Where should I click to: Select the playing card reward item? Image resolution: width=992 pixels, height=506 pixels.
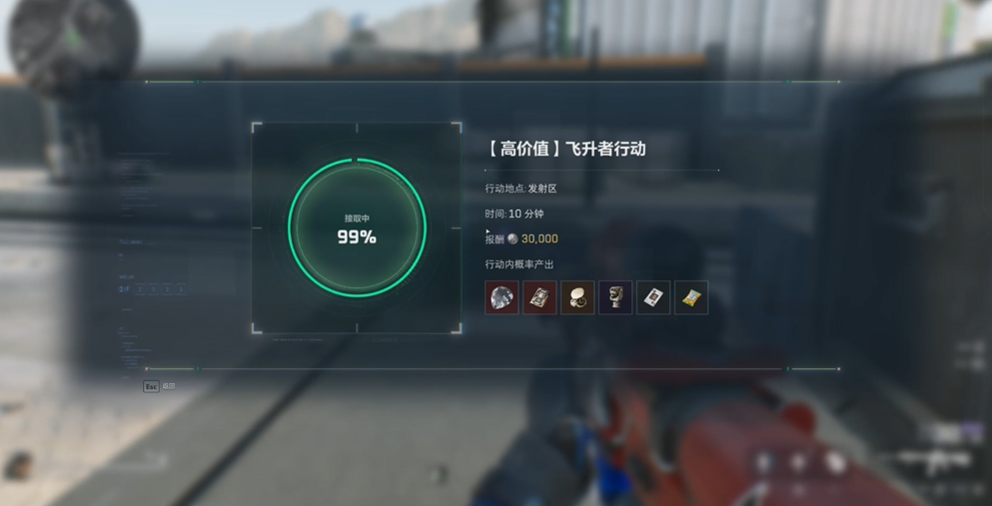pyautogui.click(x=653, y=297)
